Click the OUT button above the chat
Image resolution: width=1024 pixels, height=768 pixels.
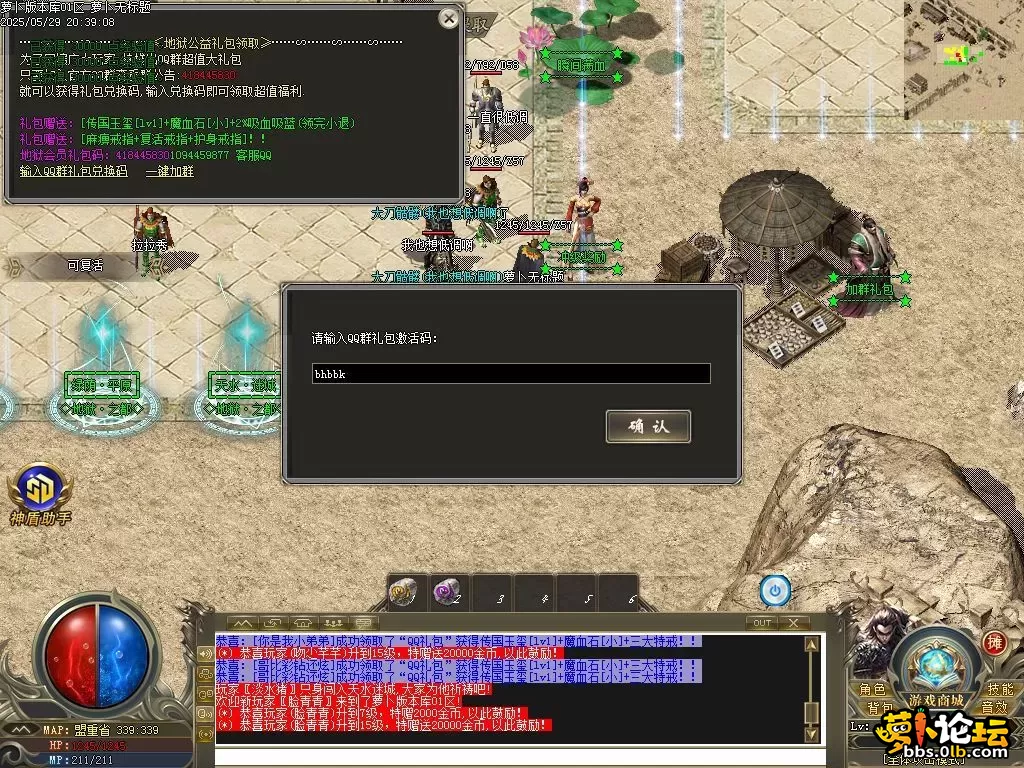click(762, 622)
